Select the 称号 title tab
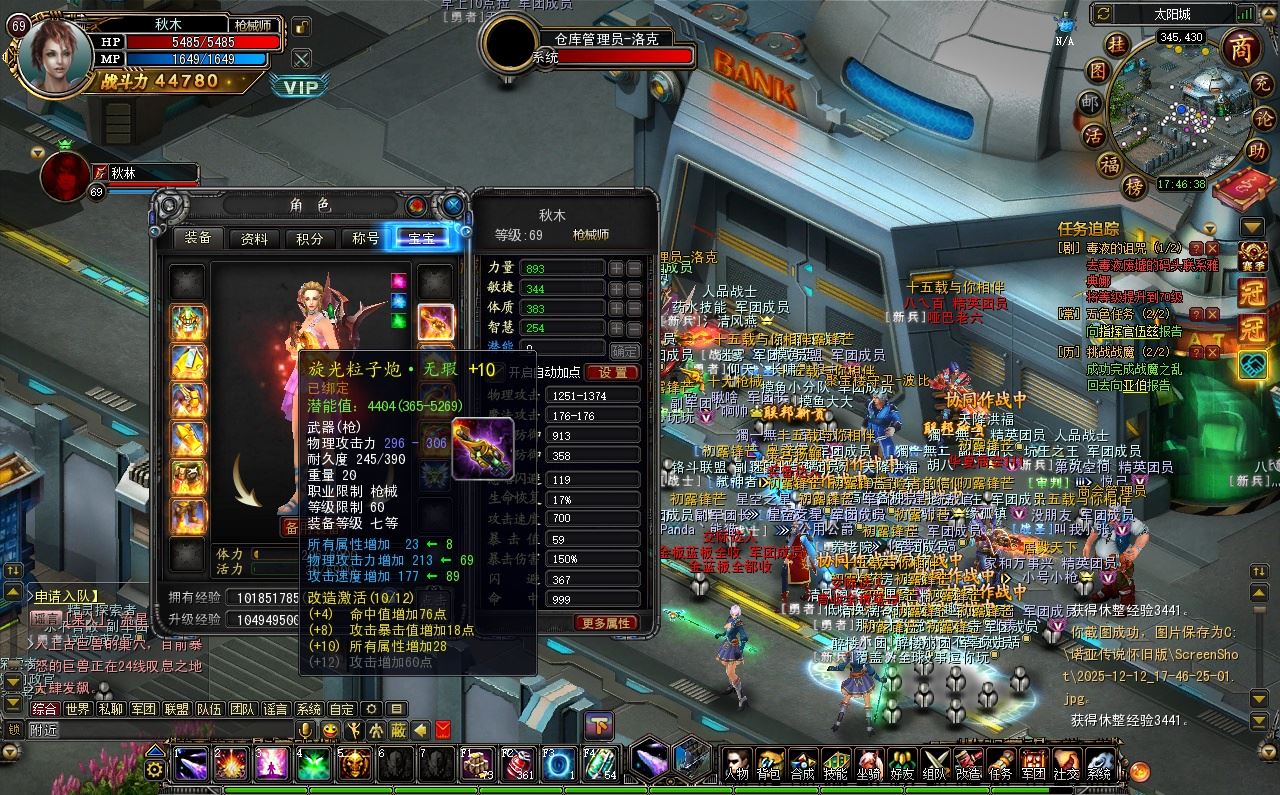 click(x=366, y=238)
